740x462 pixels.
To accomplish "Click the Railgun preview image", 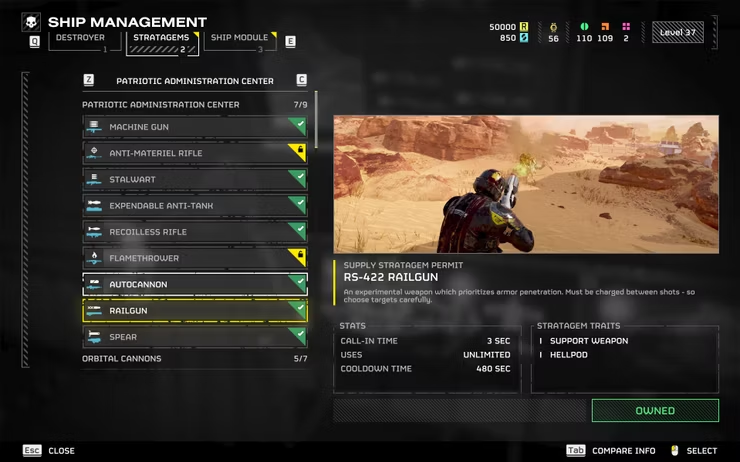I will pos(526,184).
